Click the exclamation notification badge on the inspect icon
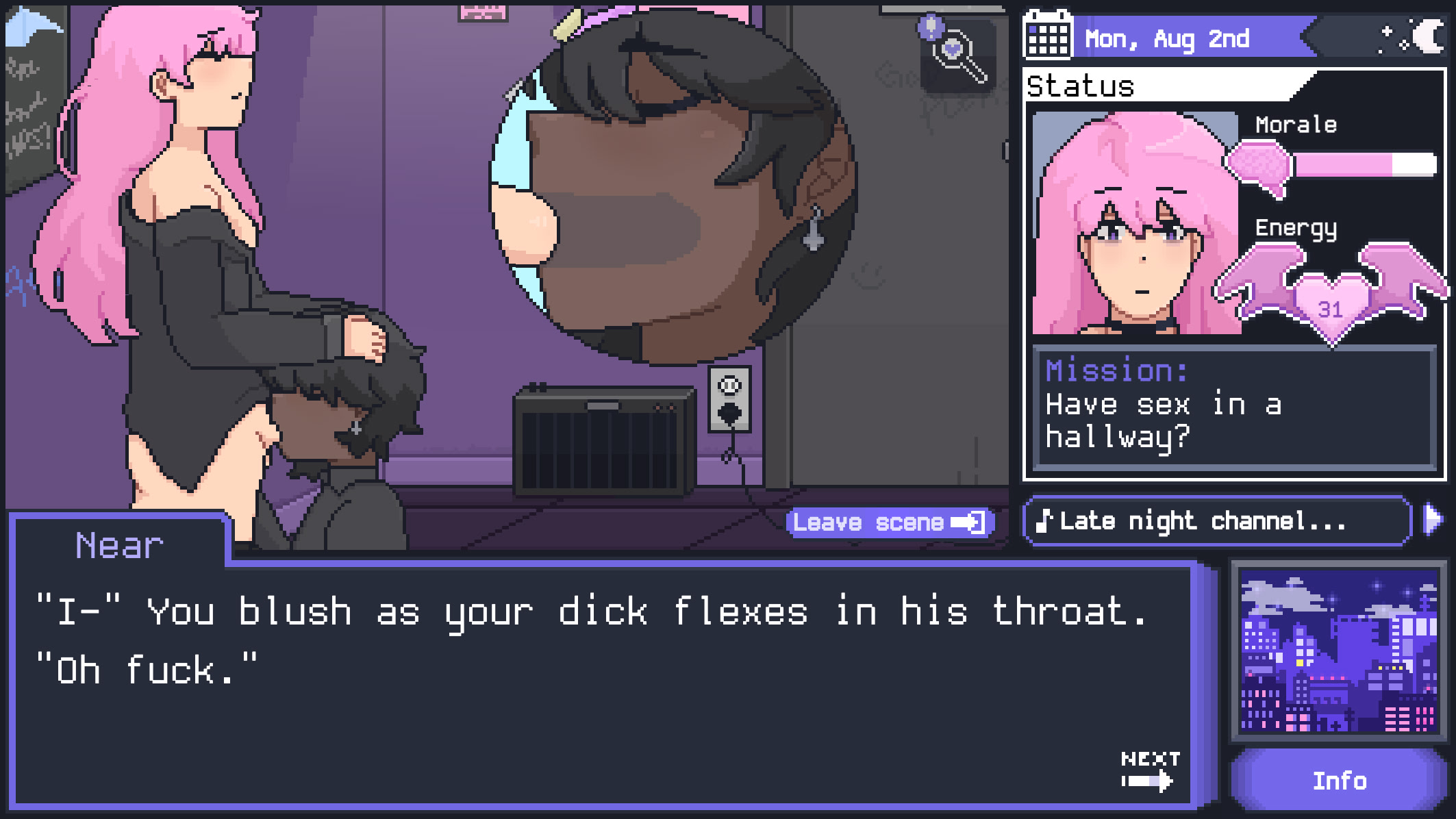The image size is (1456, 819). click(x=929, y=26)
